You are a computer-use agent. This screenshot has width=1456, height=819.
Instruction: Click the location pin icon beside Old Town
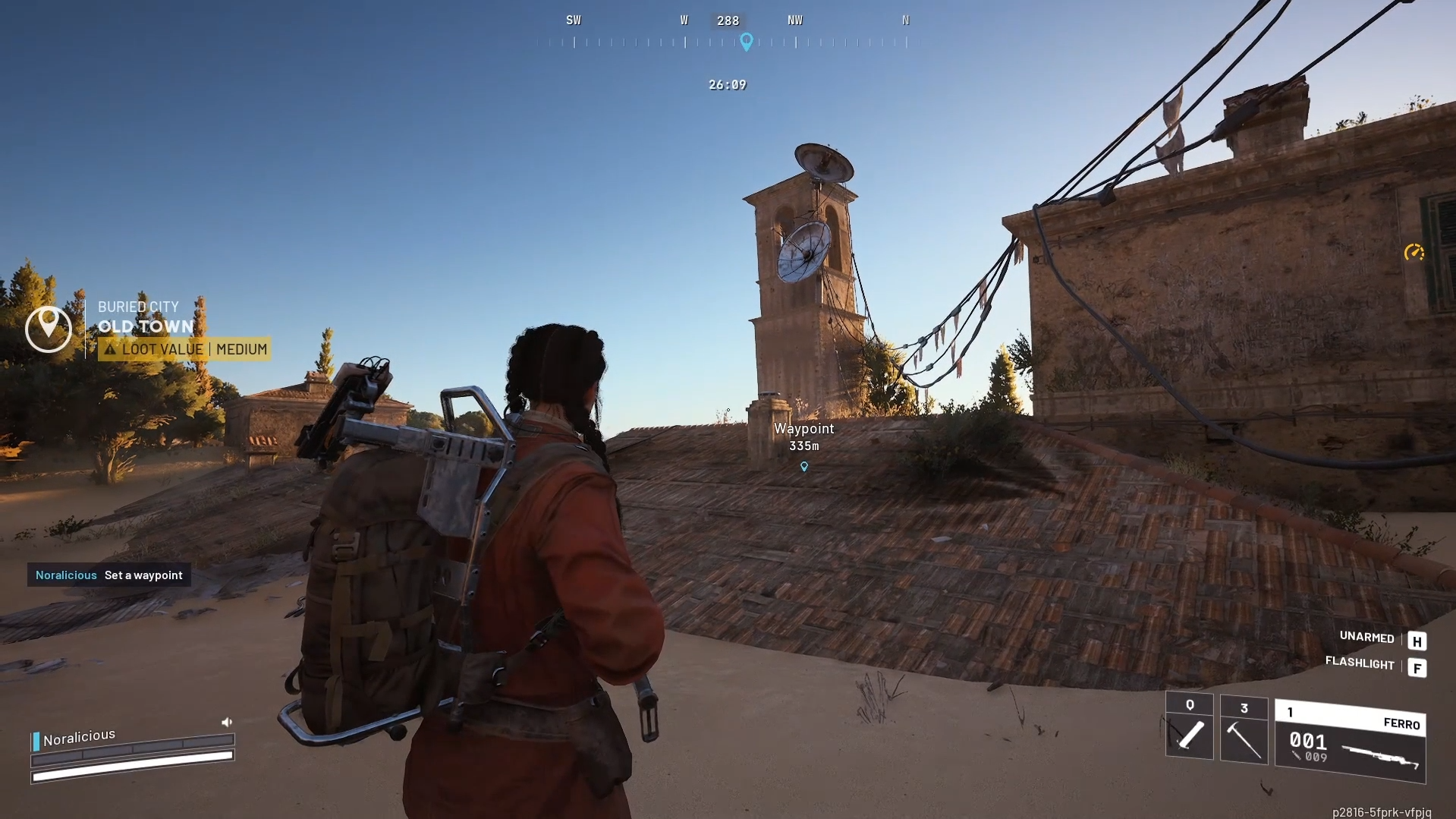[x=48, y=328]
